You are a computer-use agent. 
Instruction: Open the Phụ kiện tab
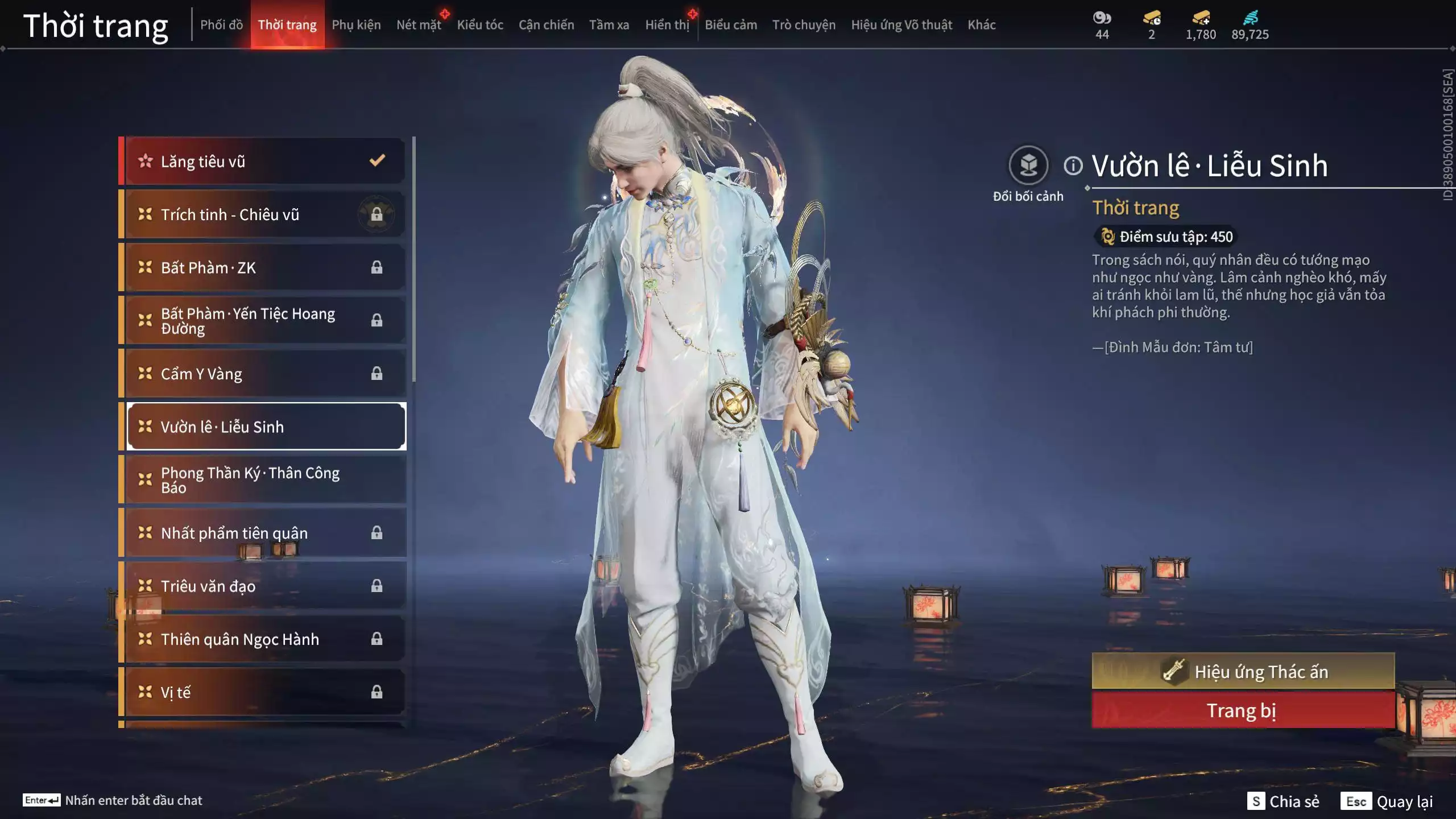pos(356,25)
